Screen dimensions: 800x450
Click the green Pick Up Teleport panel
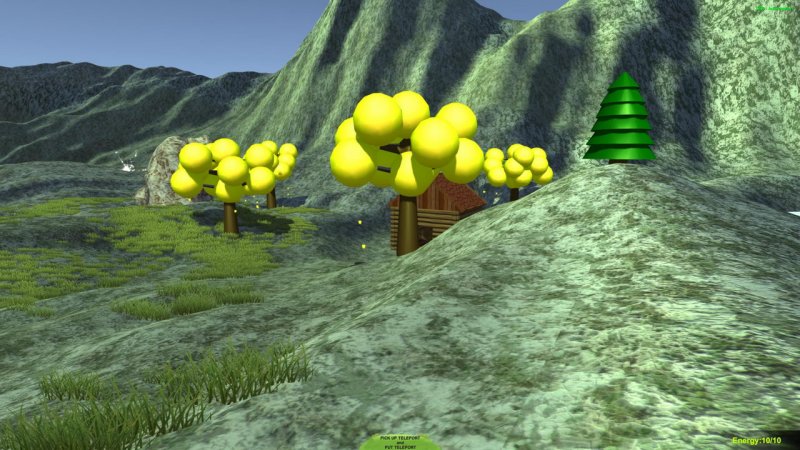399,441
